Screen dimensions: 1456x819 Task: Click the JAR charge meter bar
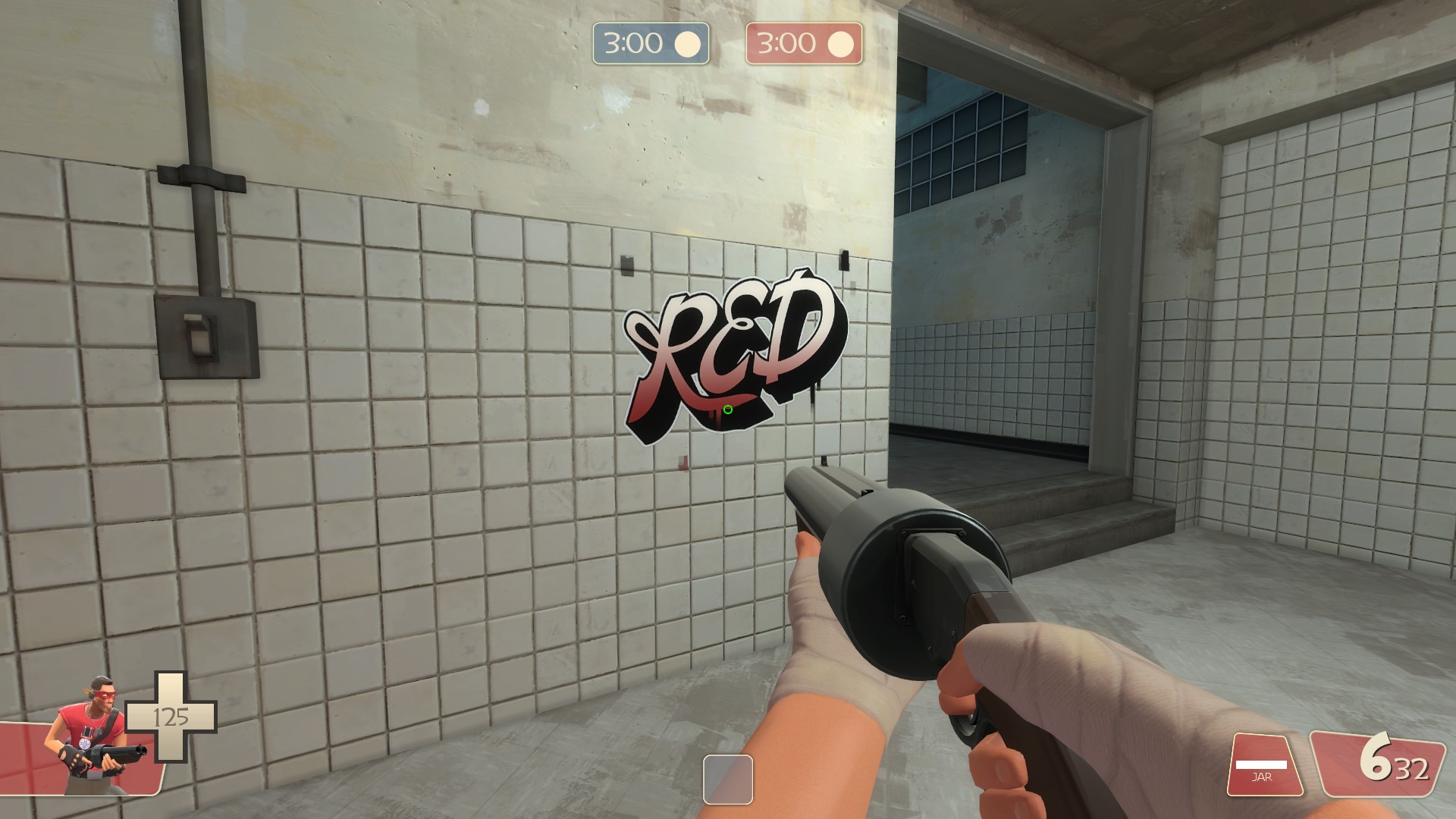(1260, 764)
